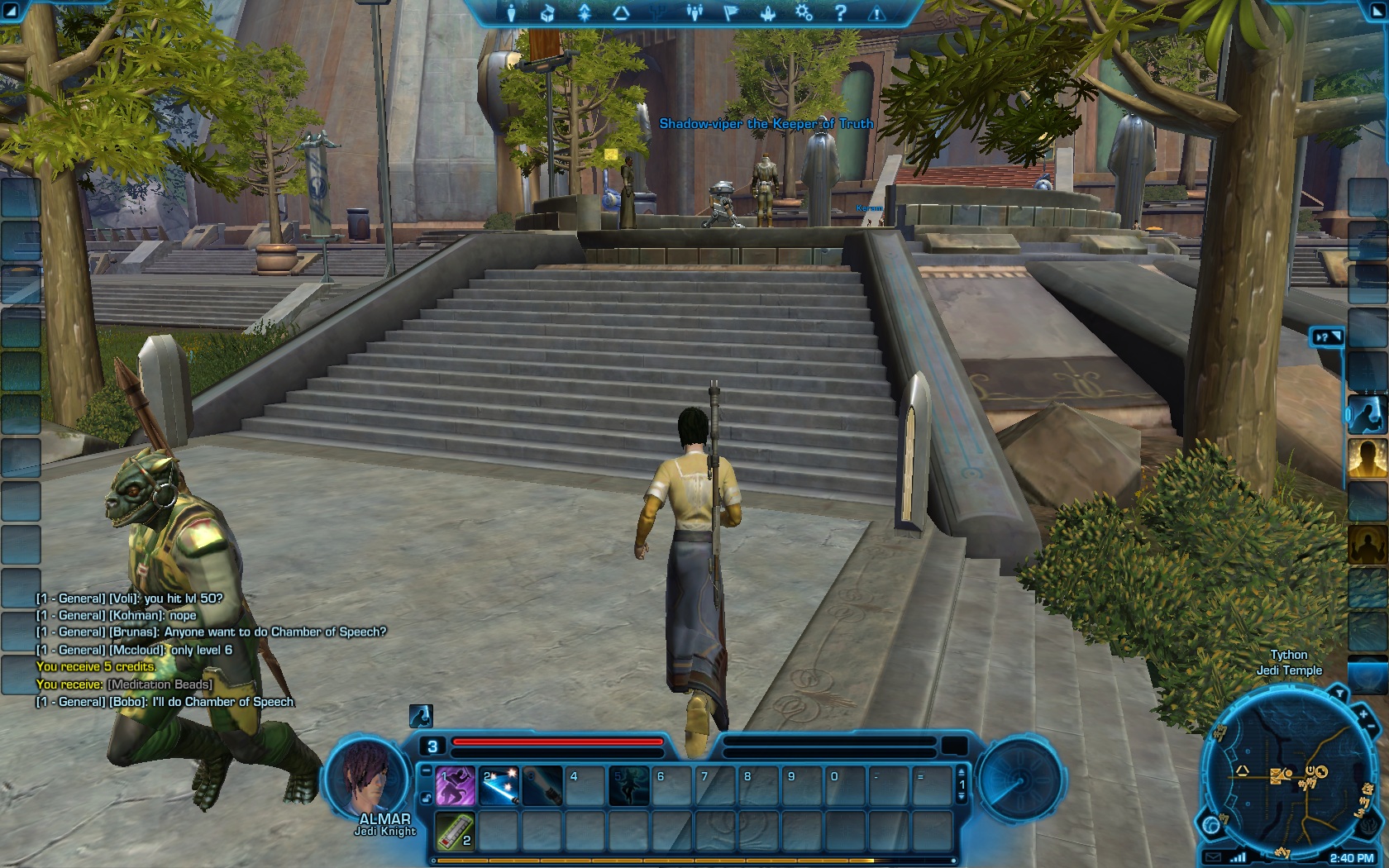Open the minimap filter funnel
Image resolution: width=1389 pixels, height=868 pixels.
1339,693
